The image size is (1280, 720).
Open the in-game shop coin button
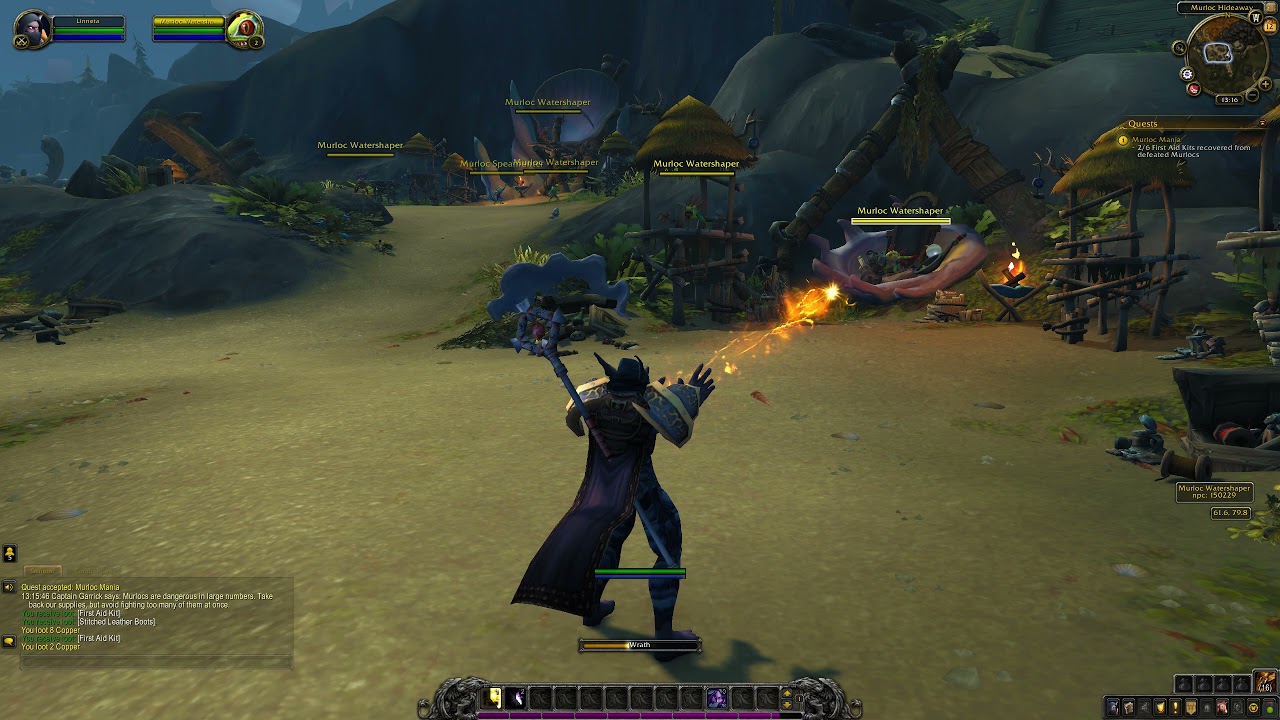tap(1253, 707)
